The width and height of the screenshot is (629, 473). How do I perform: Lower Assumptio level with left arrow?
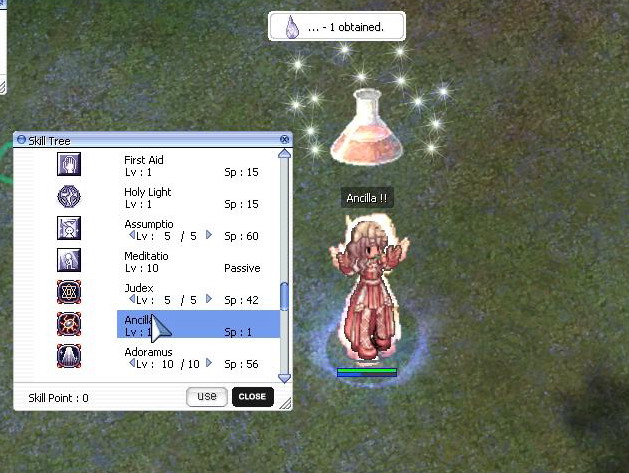(x=132, y=236)
